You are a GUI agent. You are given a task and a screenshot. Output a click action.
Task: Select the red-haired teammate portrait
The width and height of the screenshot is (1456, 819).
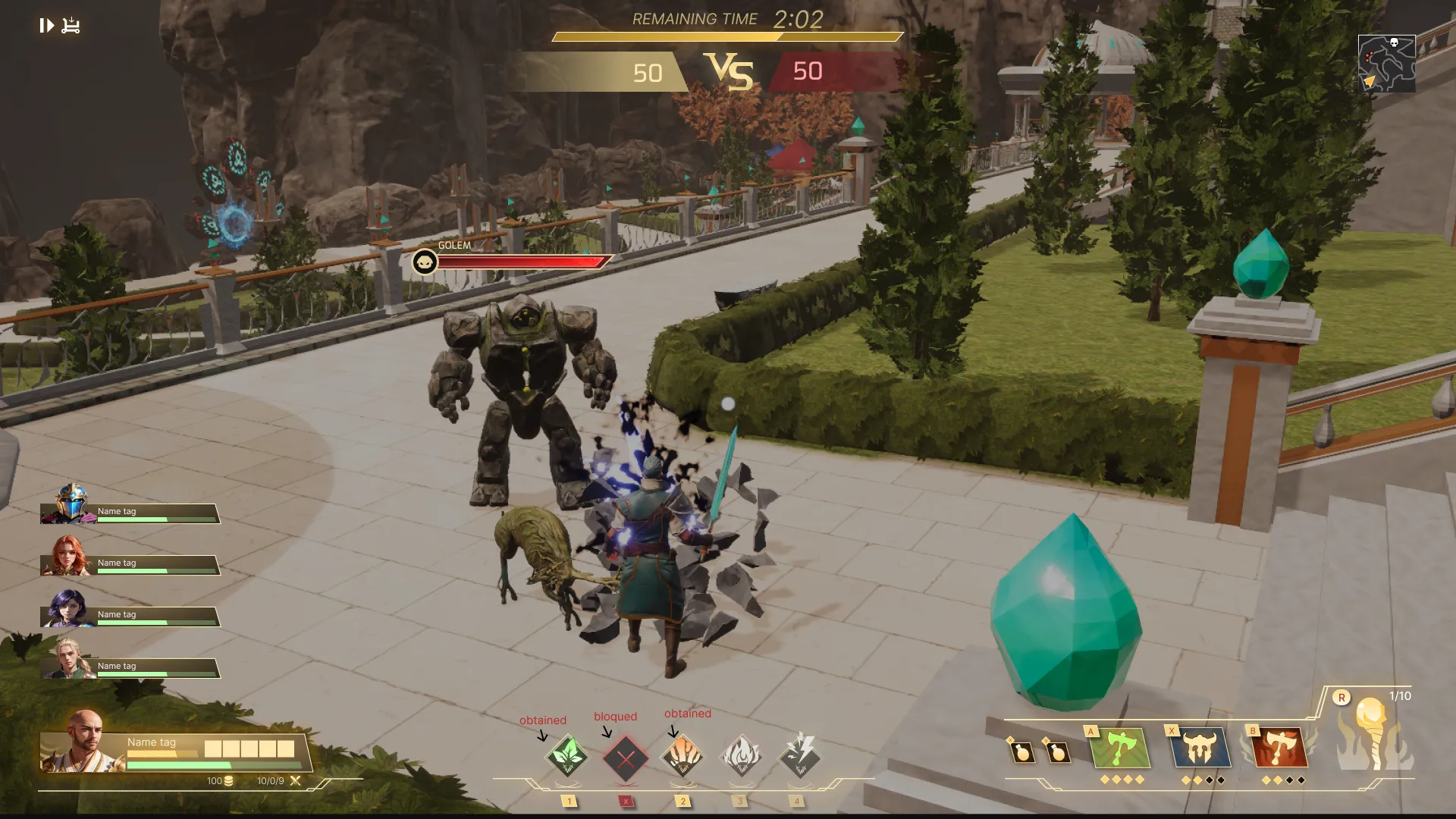(x=68, y=556)
